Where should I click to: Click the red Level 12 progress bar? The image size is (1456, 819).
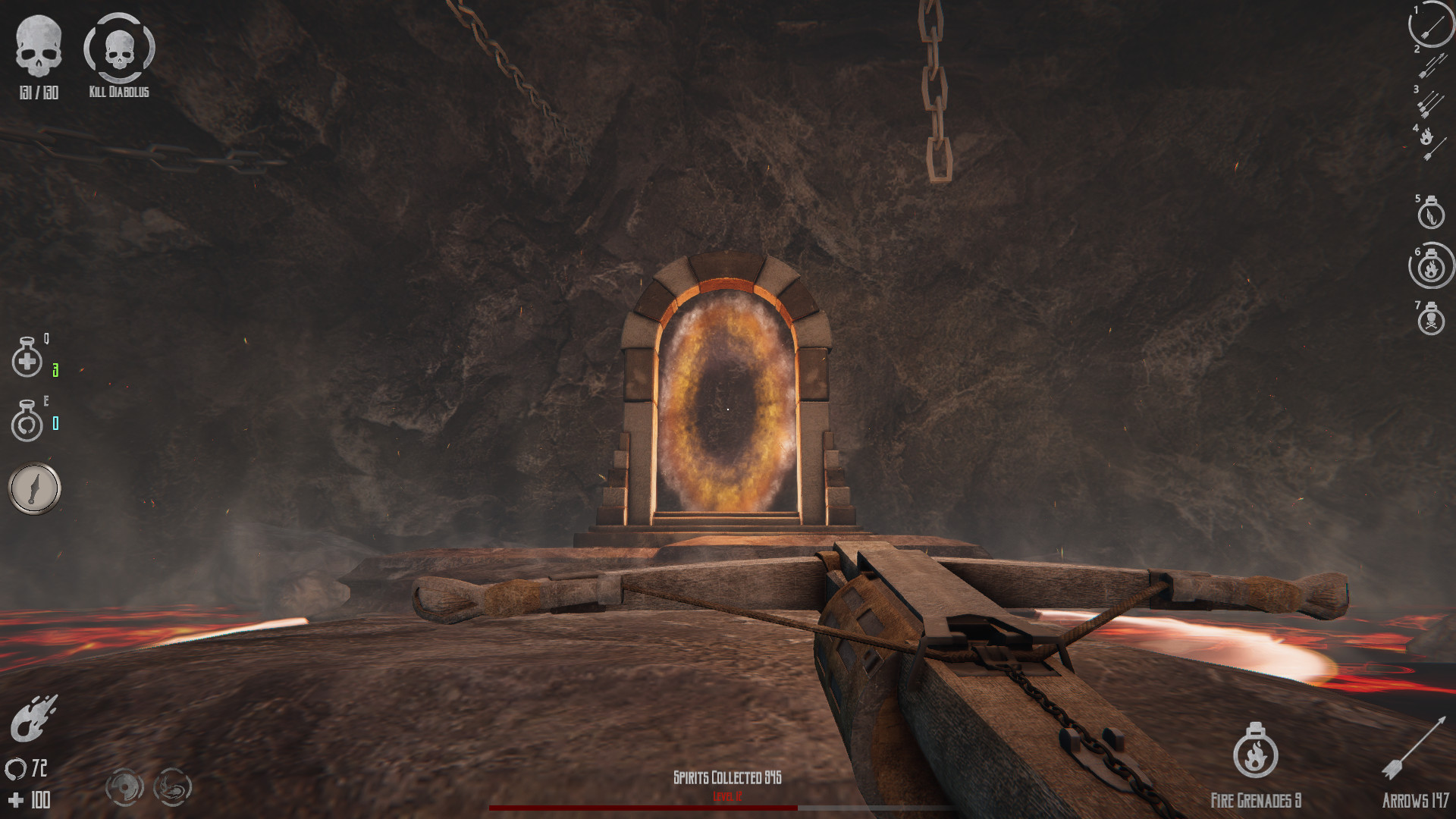click(645, 806)
